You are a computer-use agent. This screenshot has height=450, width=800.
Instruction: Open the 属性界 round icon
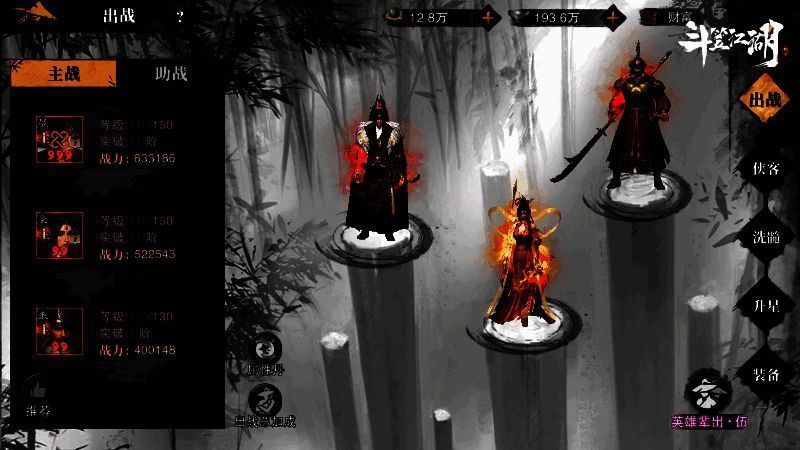(265, 350)
